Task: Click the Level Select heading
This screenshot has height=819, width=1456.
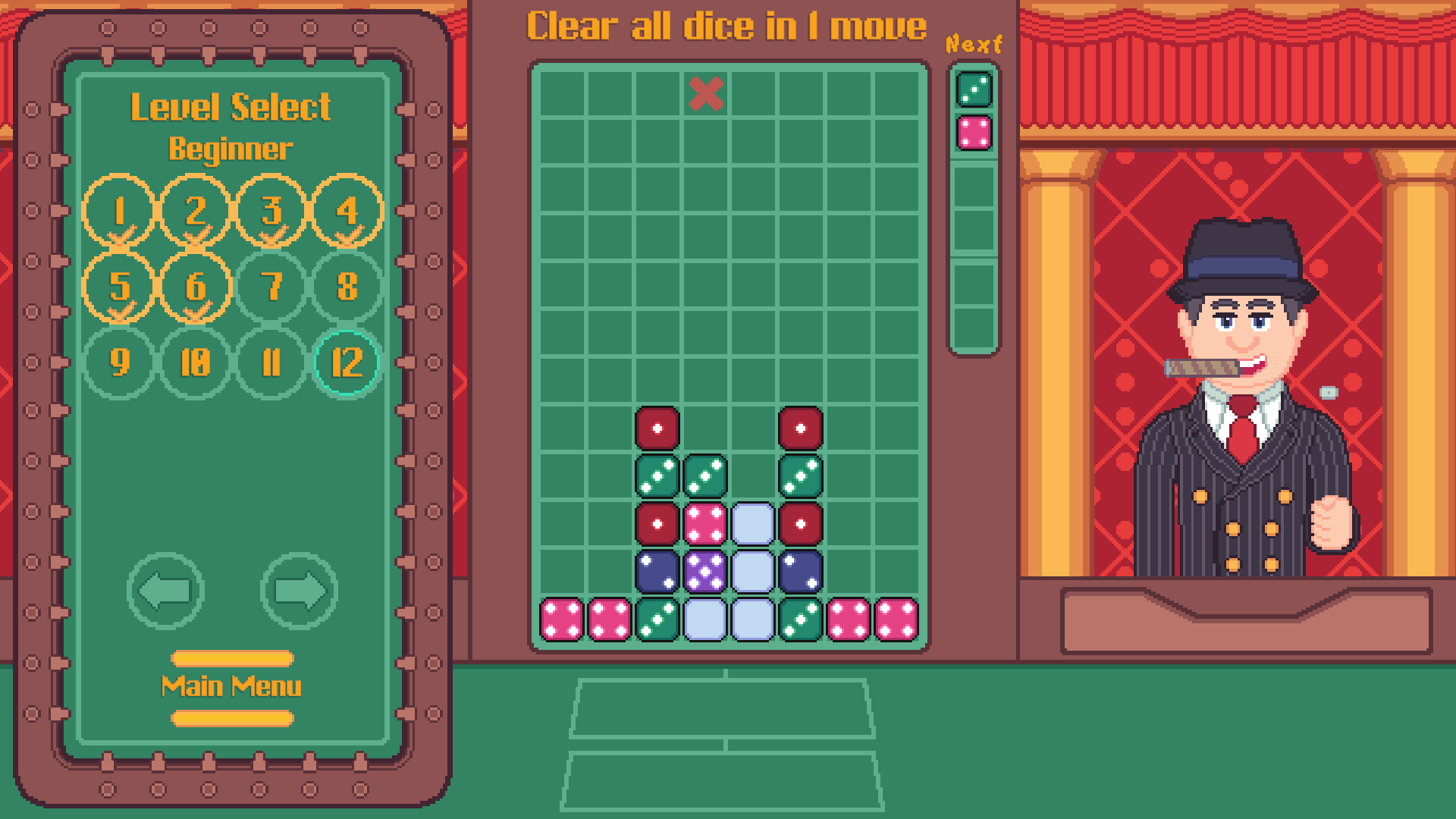Action: tap(230, 106)
